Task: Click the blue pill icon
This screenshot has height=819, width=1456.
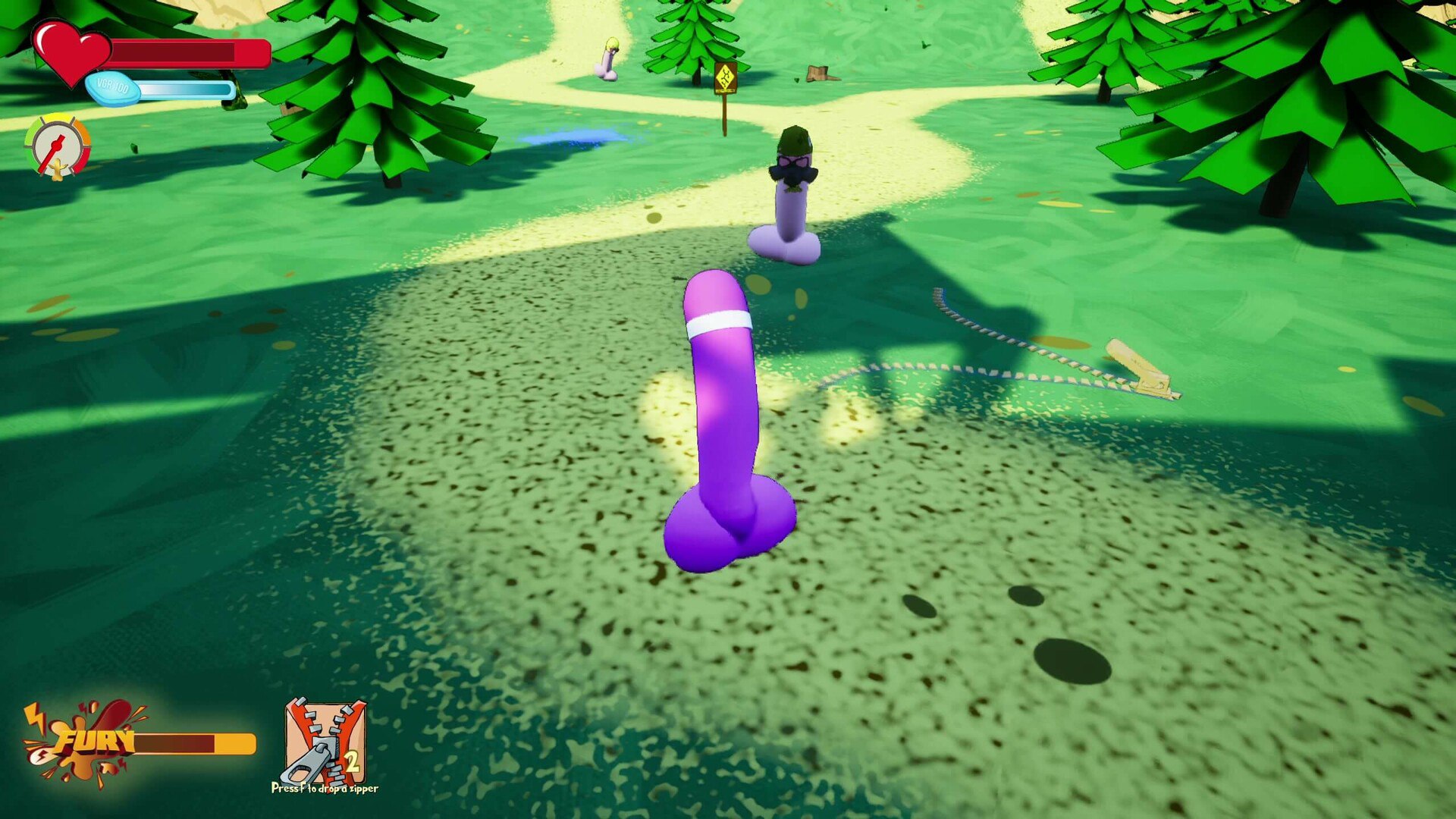Action: click(114, 89)
